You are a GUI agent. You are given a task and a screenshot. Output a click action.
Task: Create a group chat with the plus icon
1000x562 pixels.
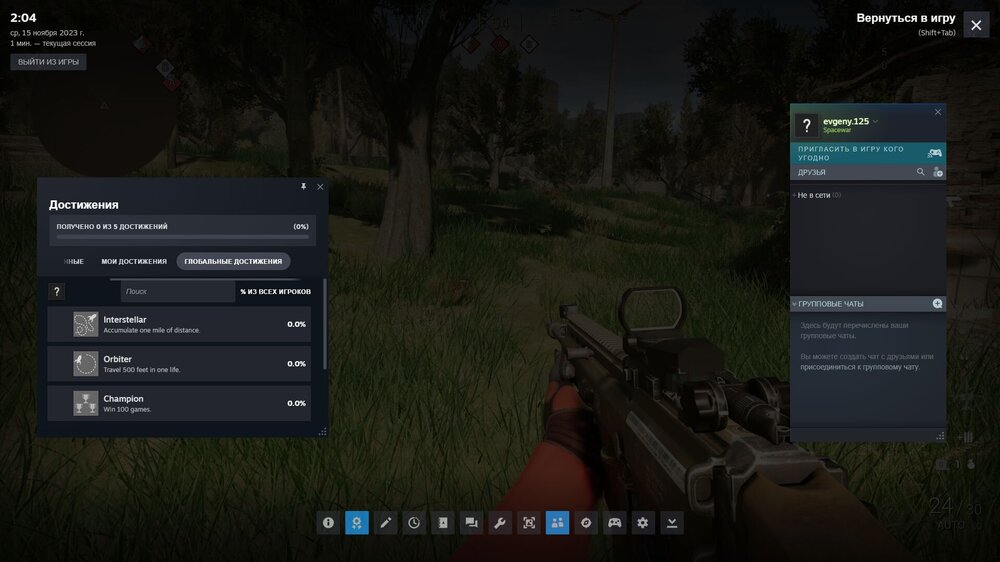tap(937, 303)
